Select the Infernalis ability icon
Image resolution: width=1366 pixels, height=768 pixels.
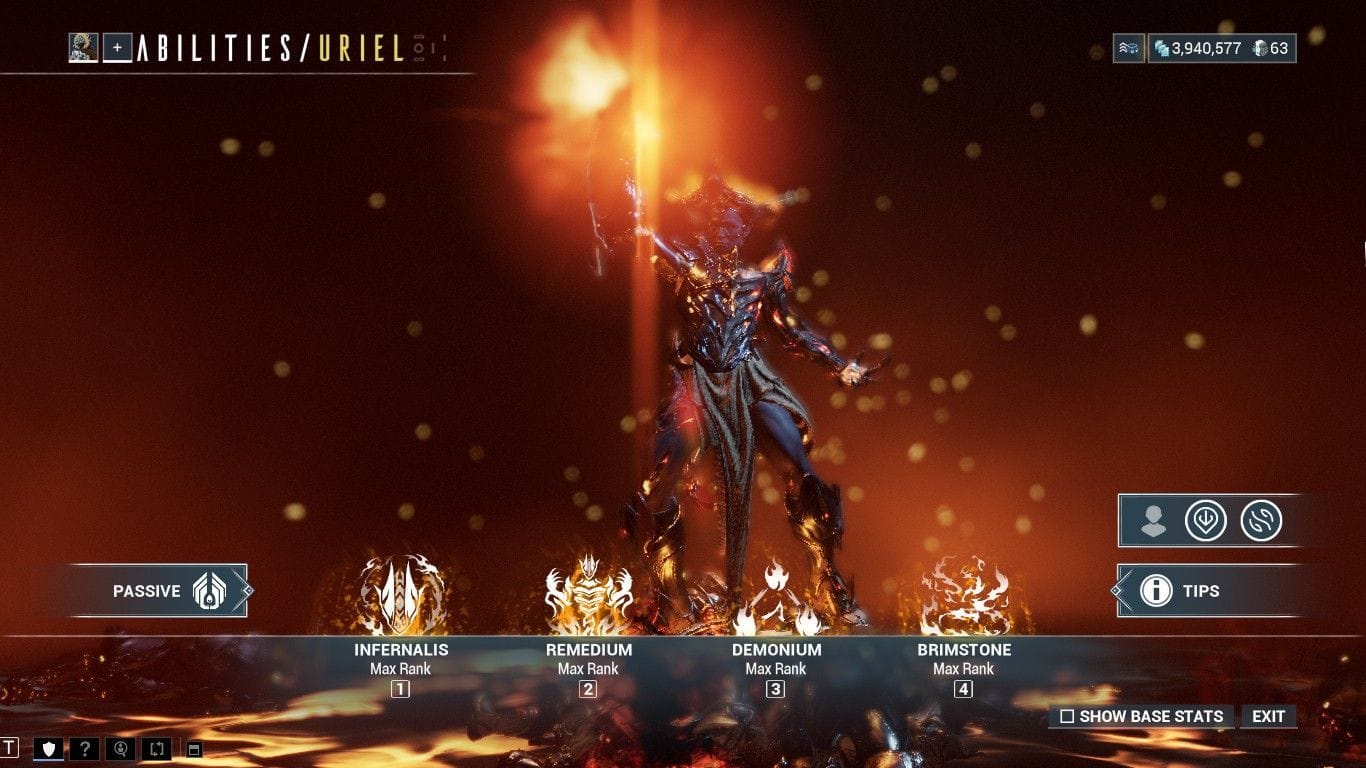[x=401, y=595]
